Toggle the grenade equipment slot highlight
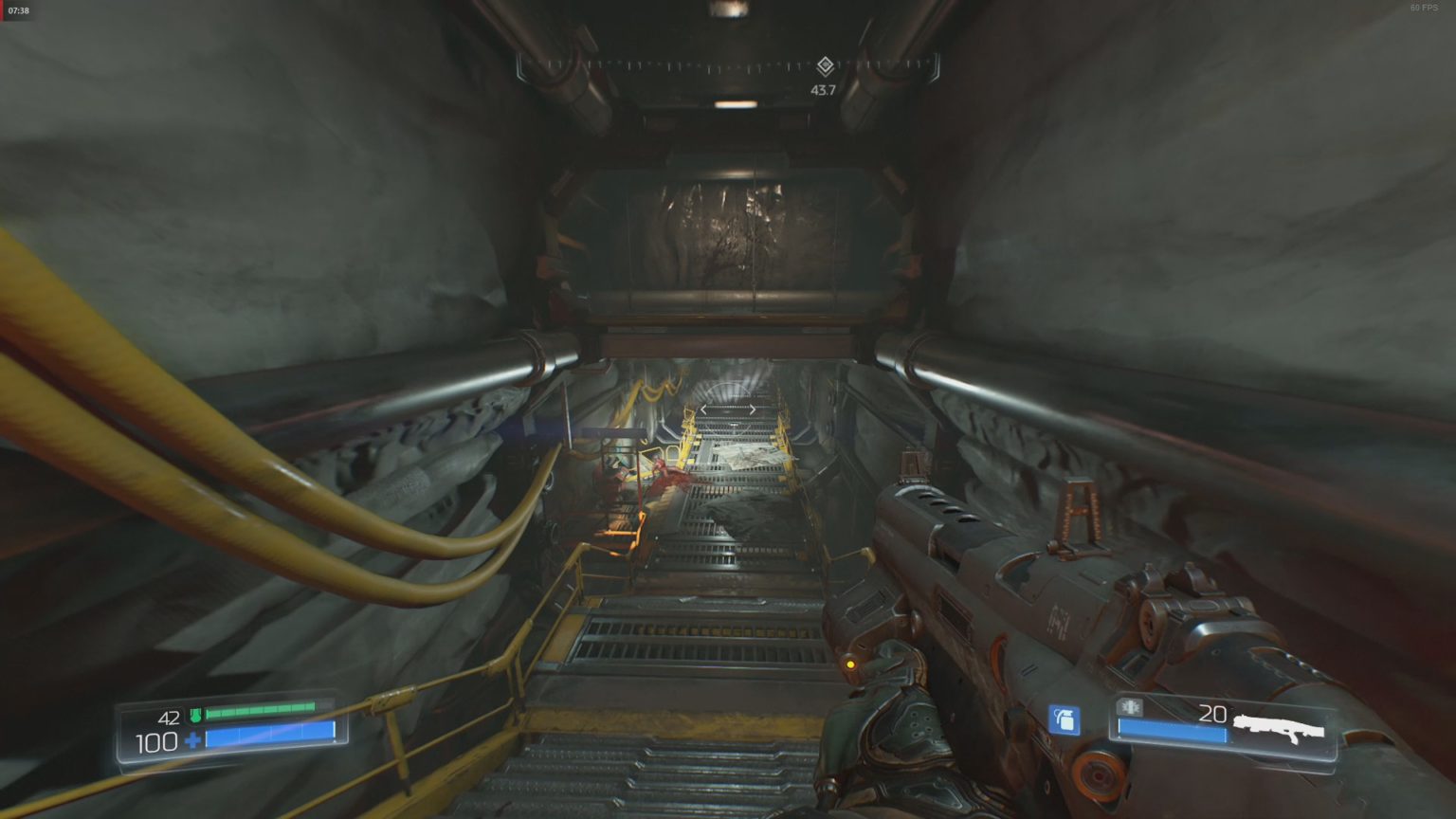This screenshot has width=1456, height=819. (1064, 720)
